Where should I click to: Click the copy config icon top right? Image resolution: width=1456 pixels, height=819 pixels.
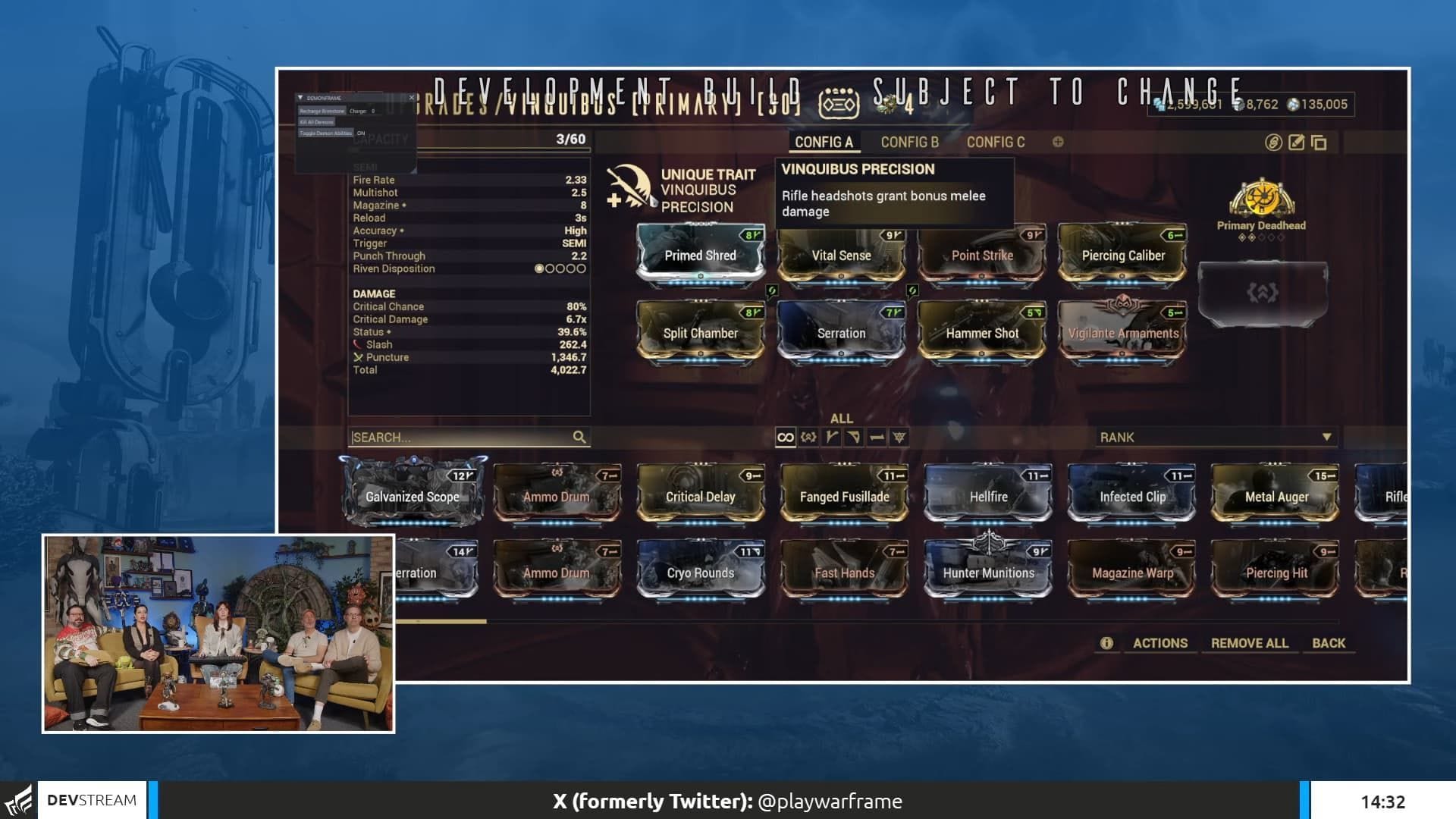click(1317, 143)
